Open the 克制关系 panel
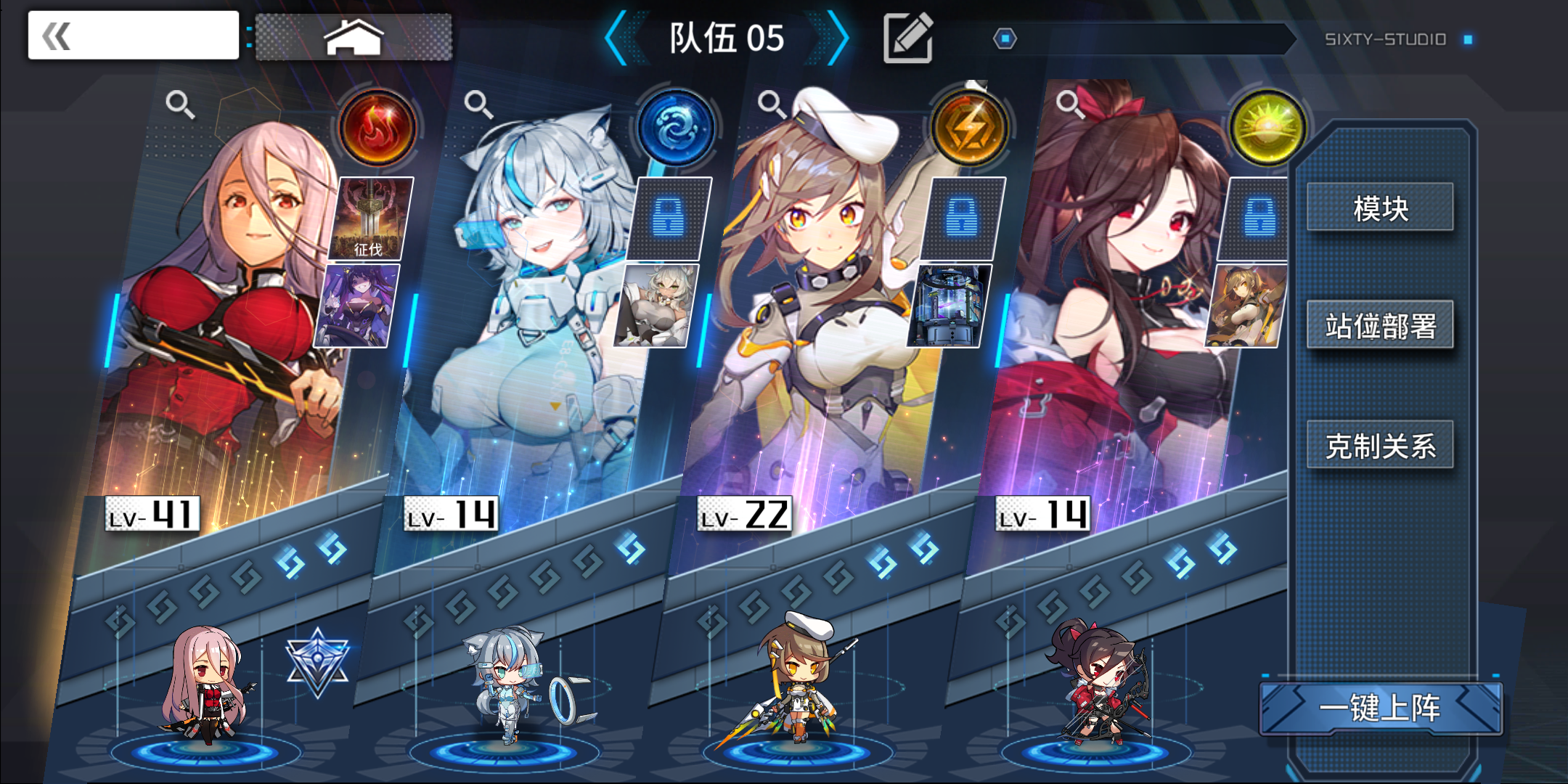The height and width of the screenshot is (784, 1568). [x=1381, y=446]
